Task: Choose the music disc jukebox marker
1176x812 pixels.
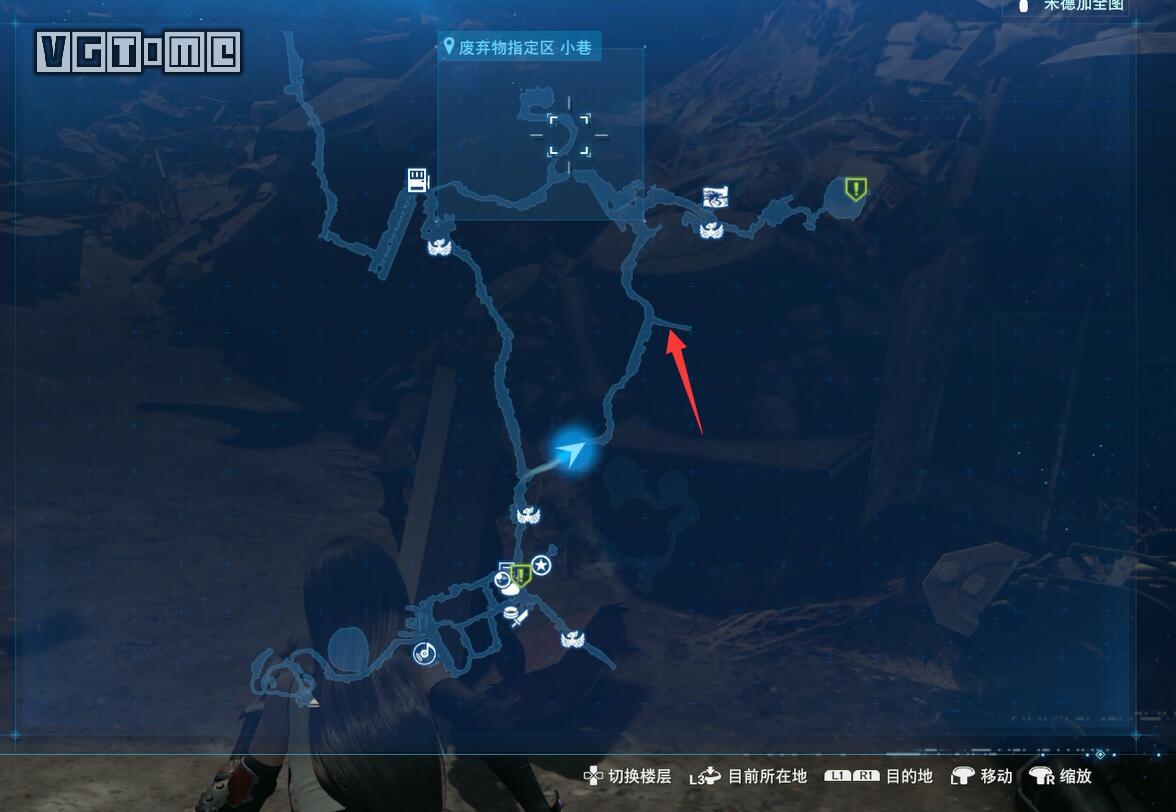Action: 424,653
